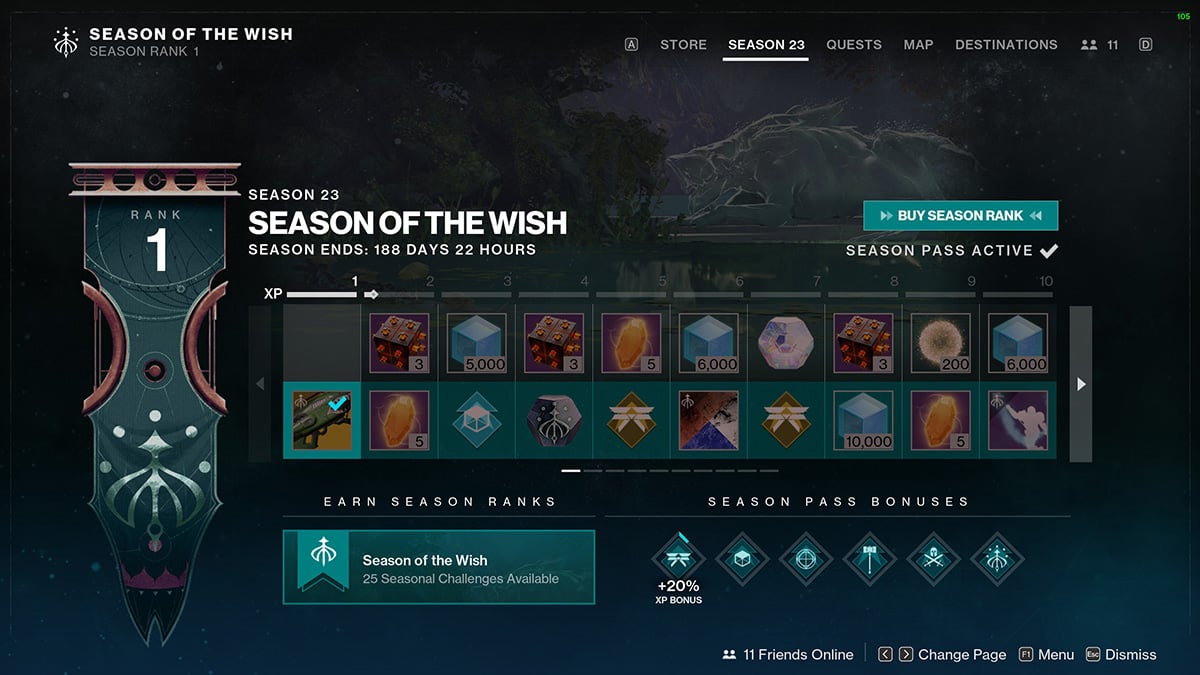1200x675 pixels.
Task: Open the 11 Friends Online list
Action: tap(787, 655)
